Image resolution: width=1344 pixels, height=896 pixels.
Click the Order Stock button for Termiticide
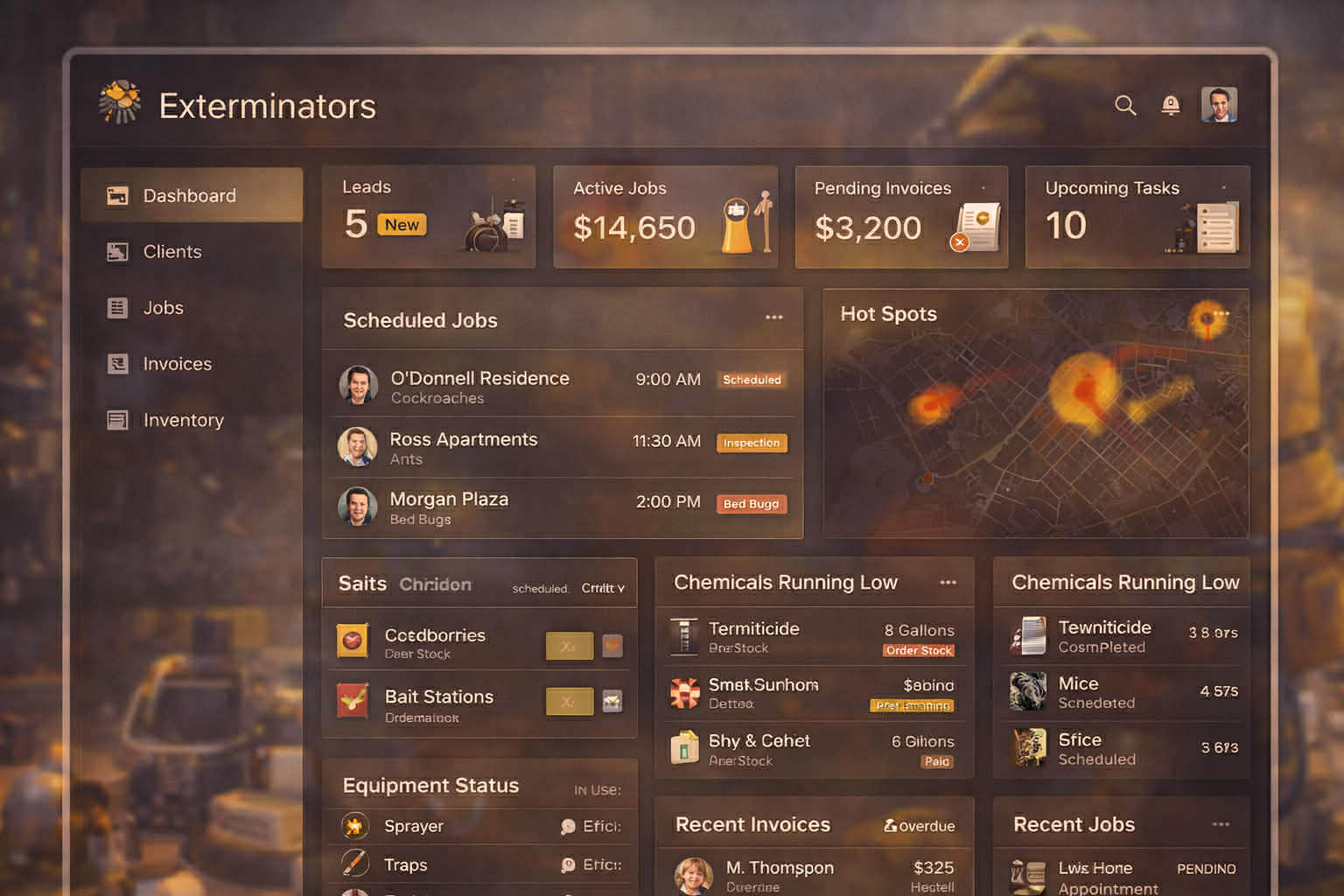pyautogui.click(x=918, y=650)
